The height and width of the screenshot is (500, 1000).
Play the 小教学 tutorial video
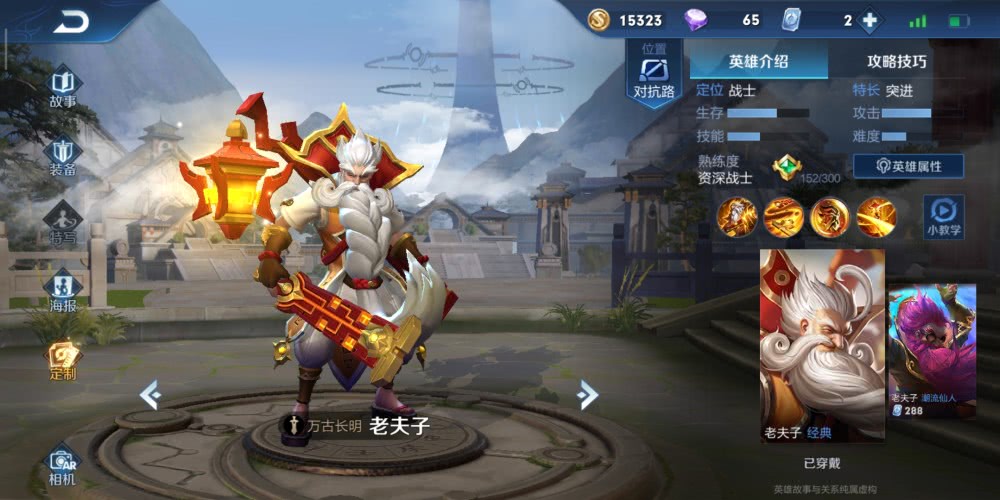click(943, 217)
